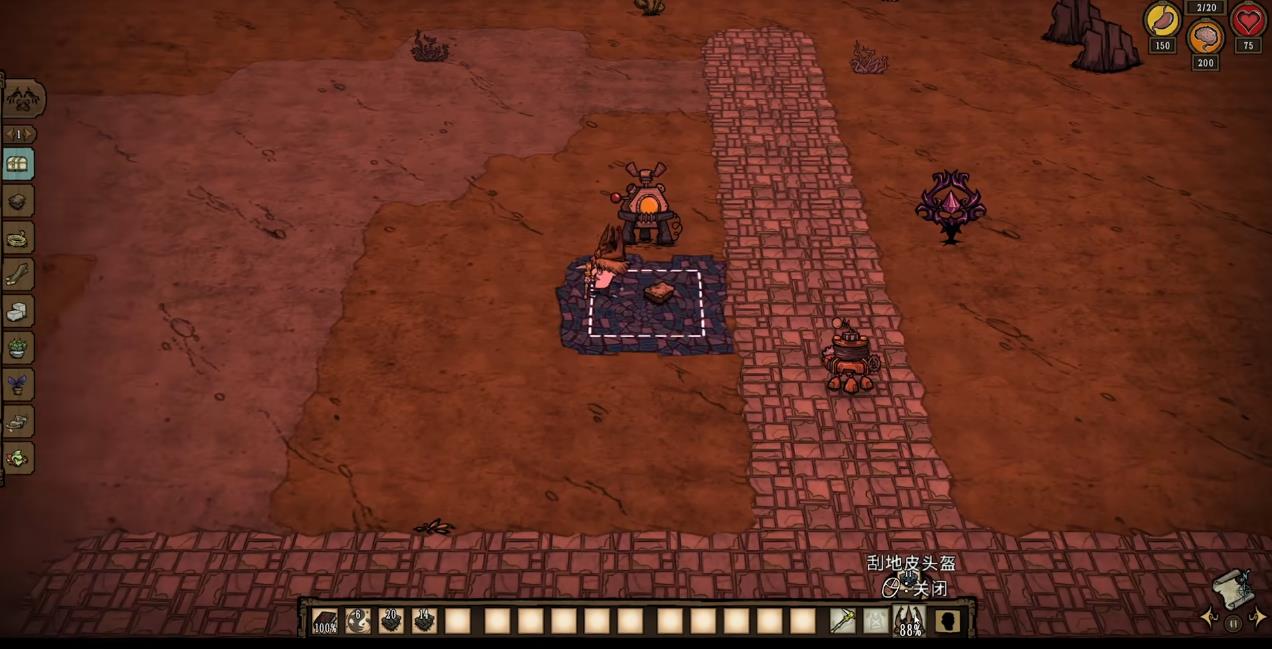The width and height of the screenshot is (1272, 649).
Task: Choose the coiled rope pinned recipe
Action: [18, 239]
